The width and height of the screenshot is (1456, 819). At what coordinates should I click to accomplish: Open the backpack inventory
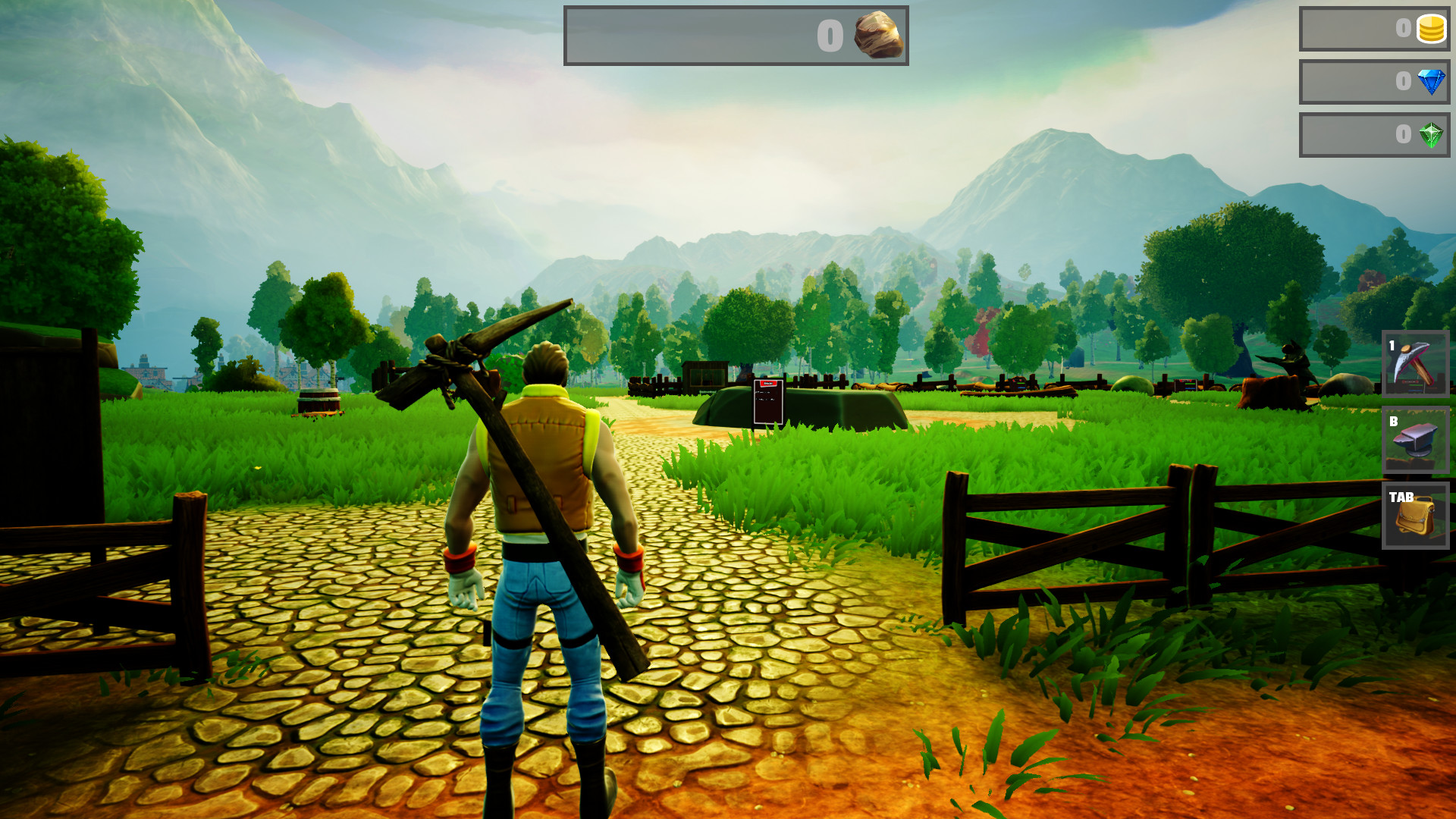click(x=1415, y=516)
